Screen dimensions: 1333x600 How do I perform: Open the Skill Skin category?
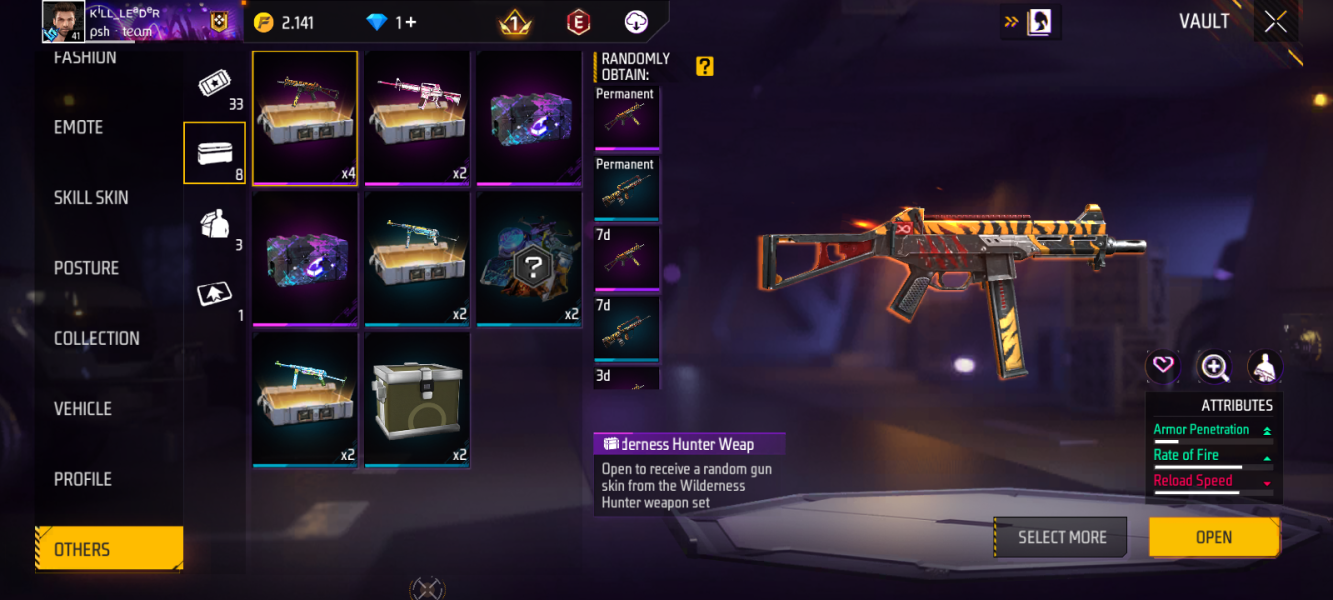tap(91, 198)
